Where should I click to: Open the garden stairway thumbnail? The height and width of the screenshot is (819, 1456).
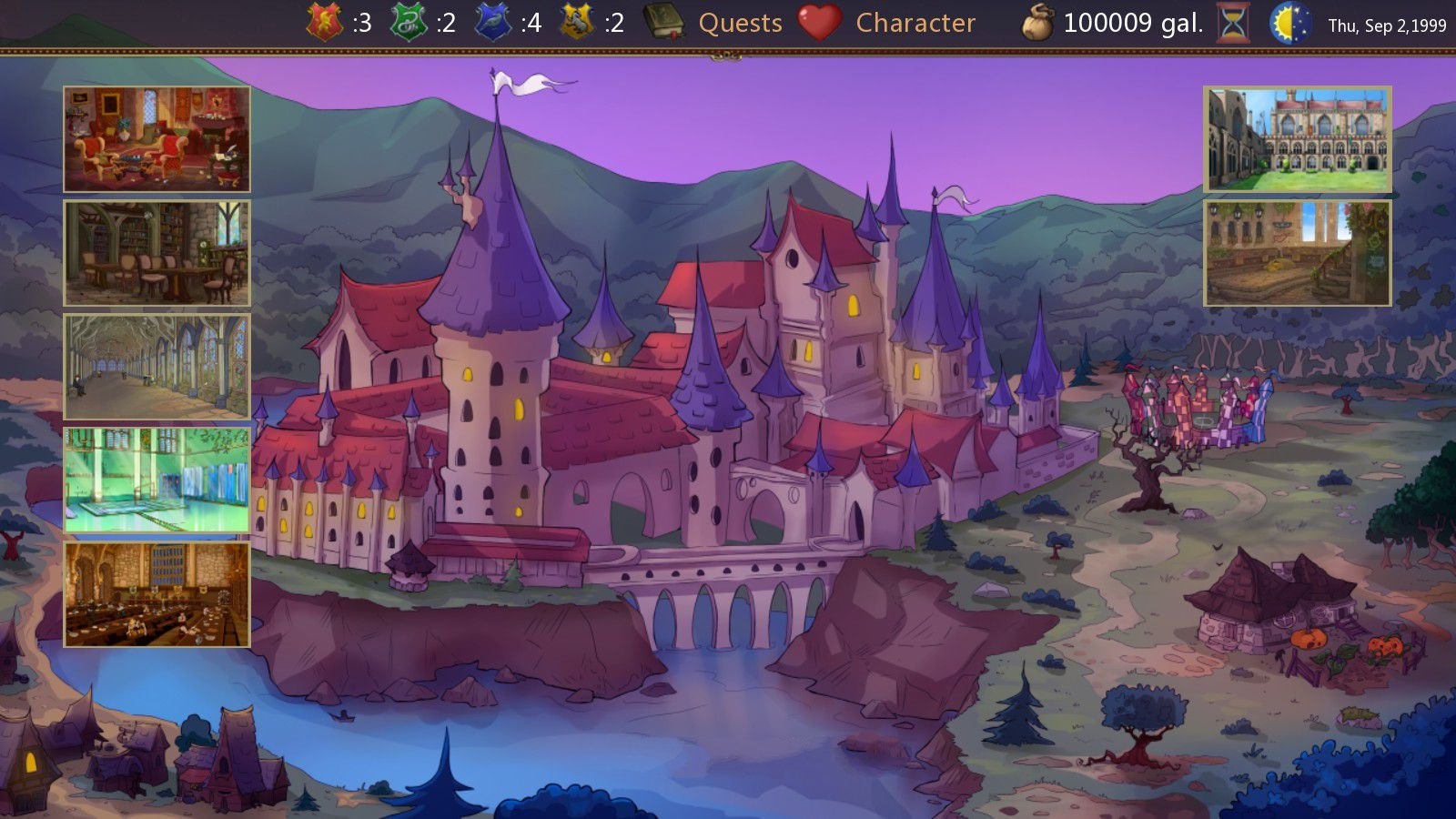click(x=1298, y=253)
